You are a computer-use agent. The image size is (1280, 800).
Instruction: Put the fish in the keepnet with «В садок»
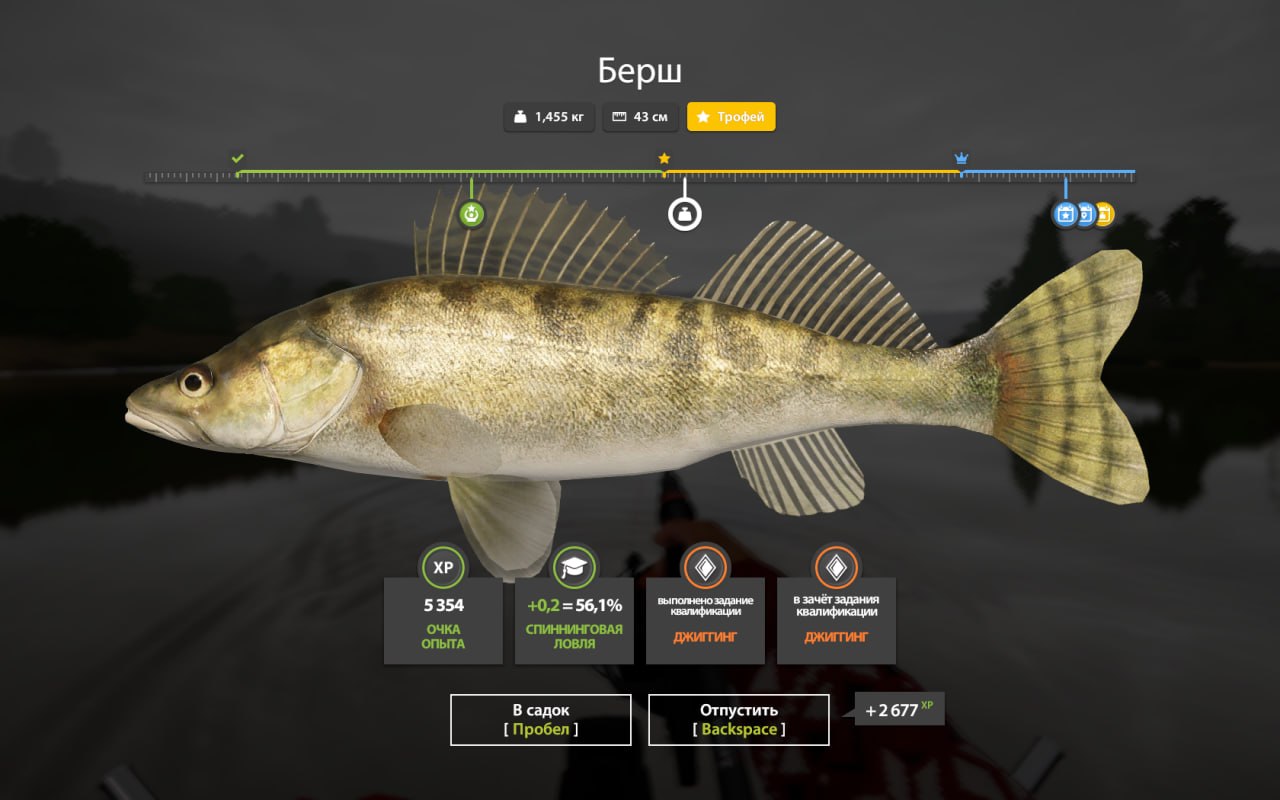540,720
